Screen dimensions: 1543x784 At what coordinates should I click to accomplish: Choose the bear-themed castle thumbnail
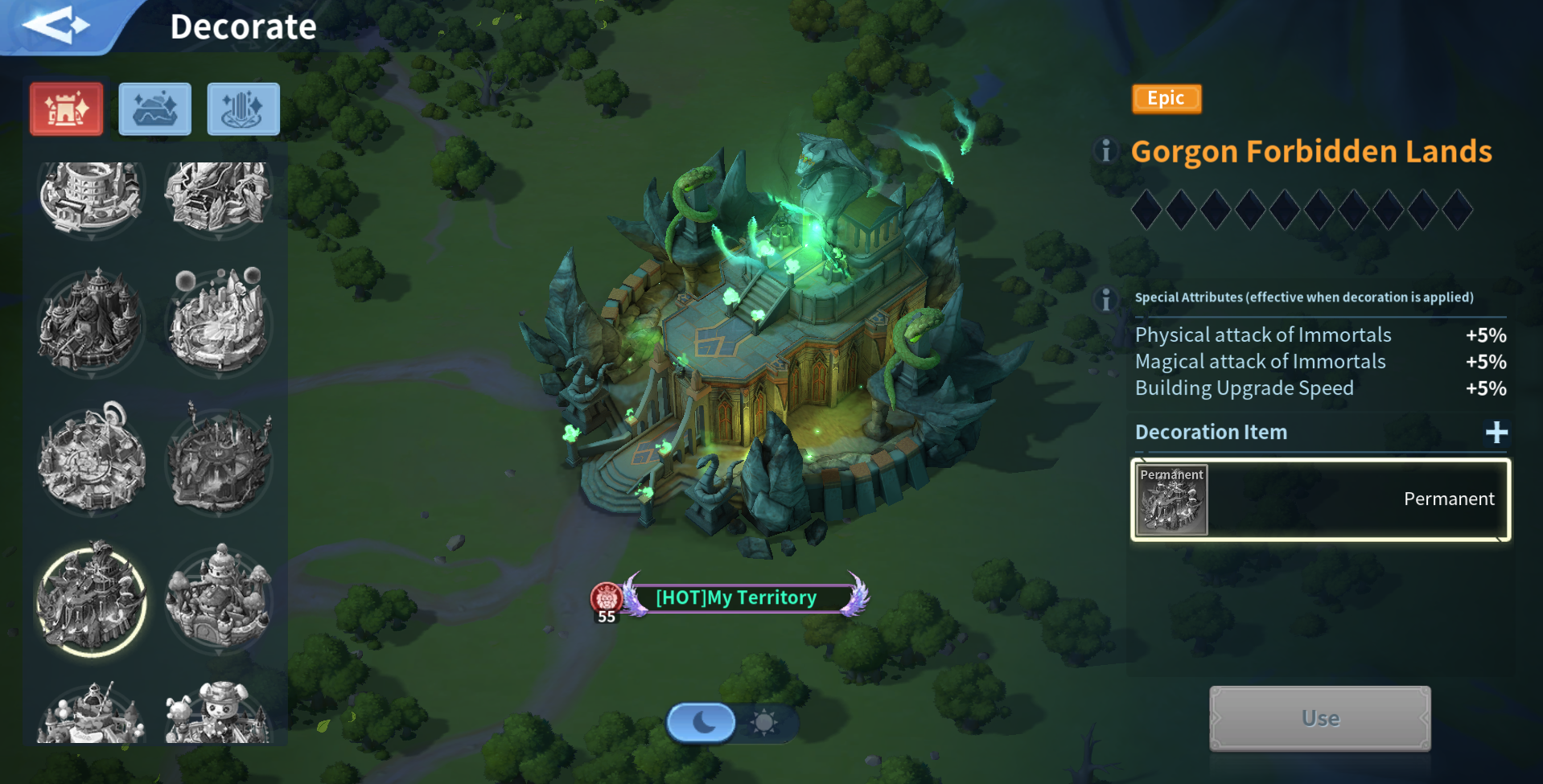218,712
